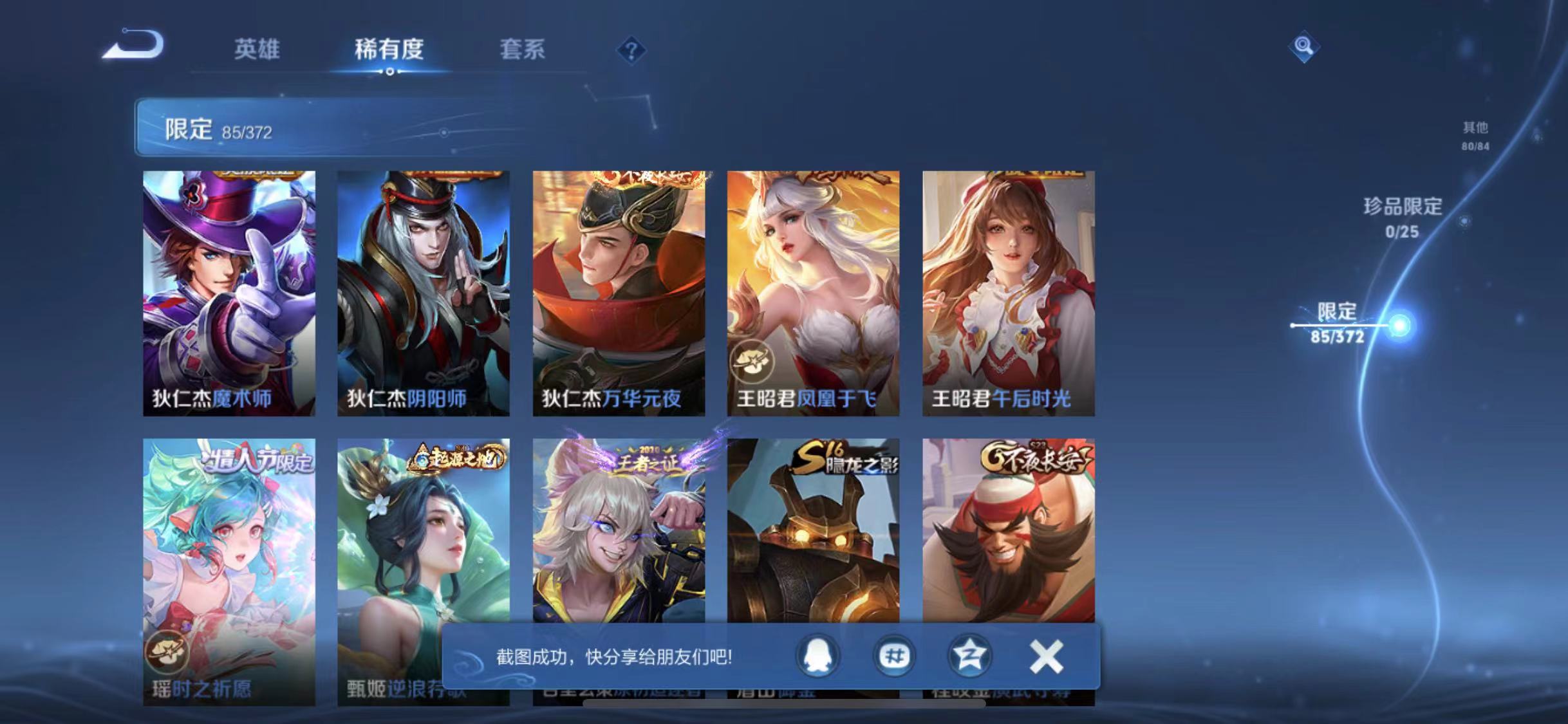This screenshot has height=724, width=1568.
Task: Dismiss the share prompt with the X
Action: click(1046, 655)
